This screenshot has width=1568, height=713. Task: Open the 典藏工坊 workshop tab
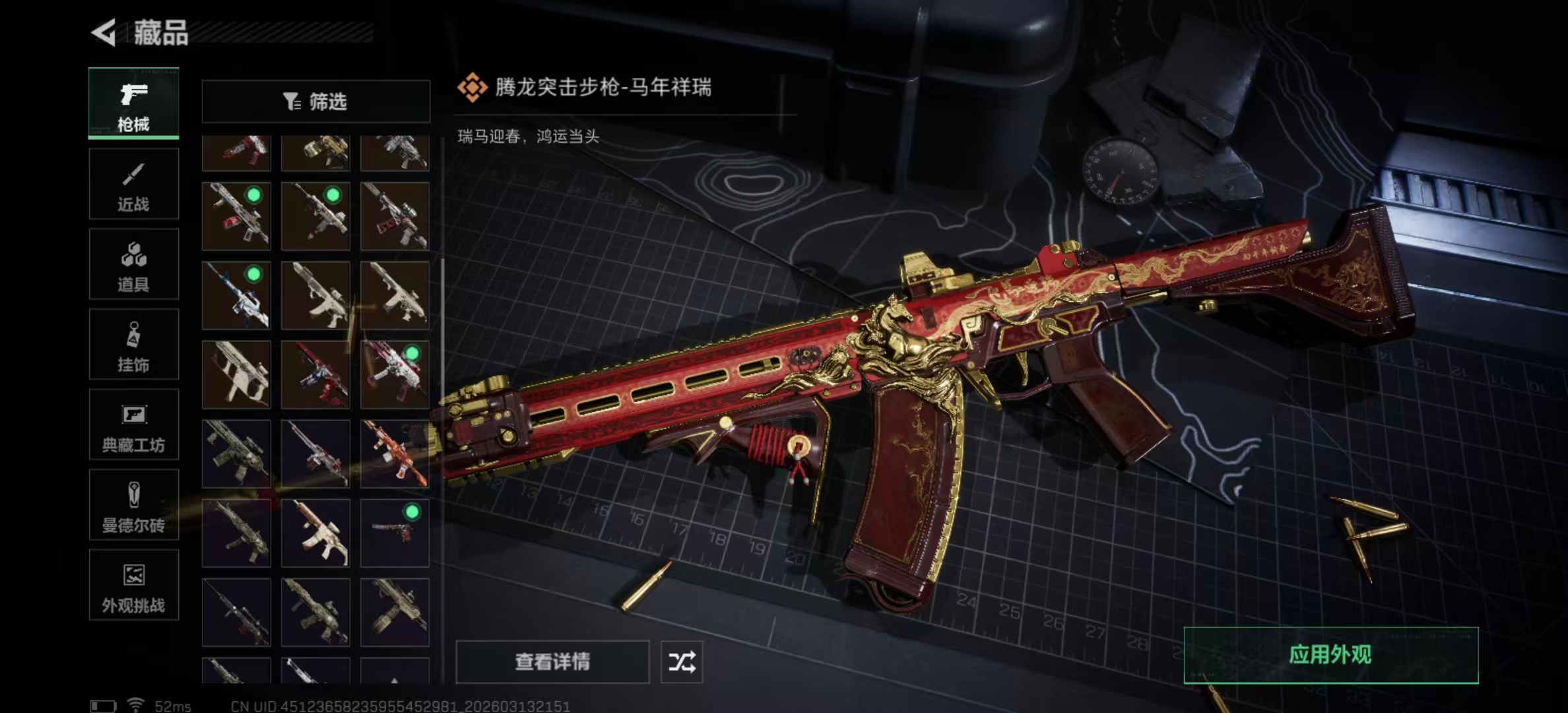tap(133, 425)
